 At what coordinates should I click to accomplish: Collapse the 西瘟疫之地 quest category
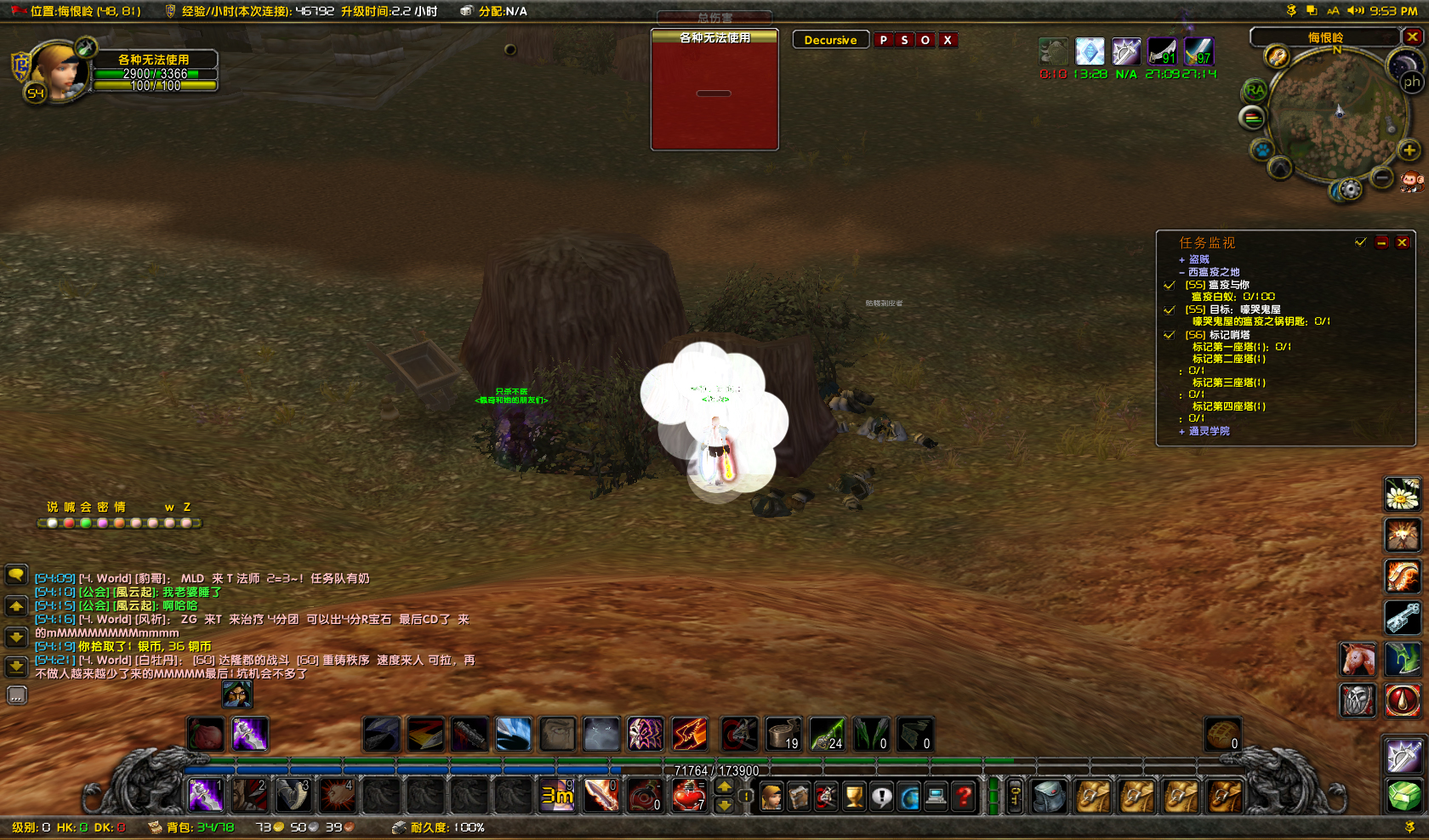tap(1182, 272)
